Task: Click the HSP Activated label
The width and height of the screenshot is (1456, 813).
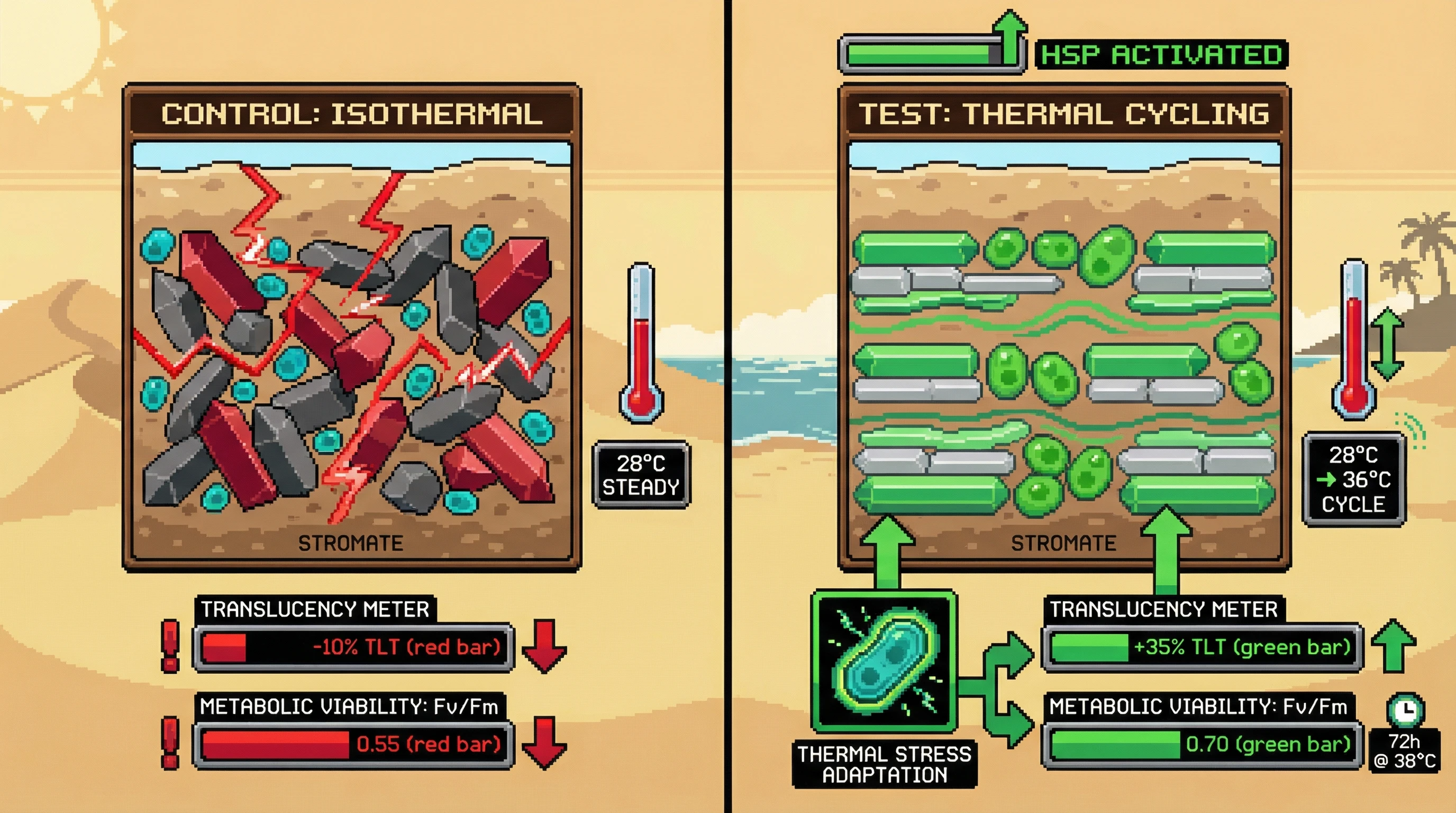Action: click(1161, 55)
